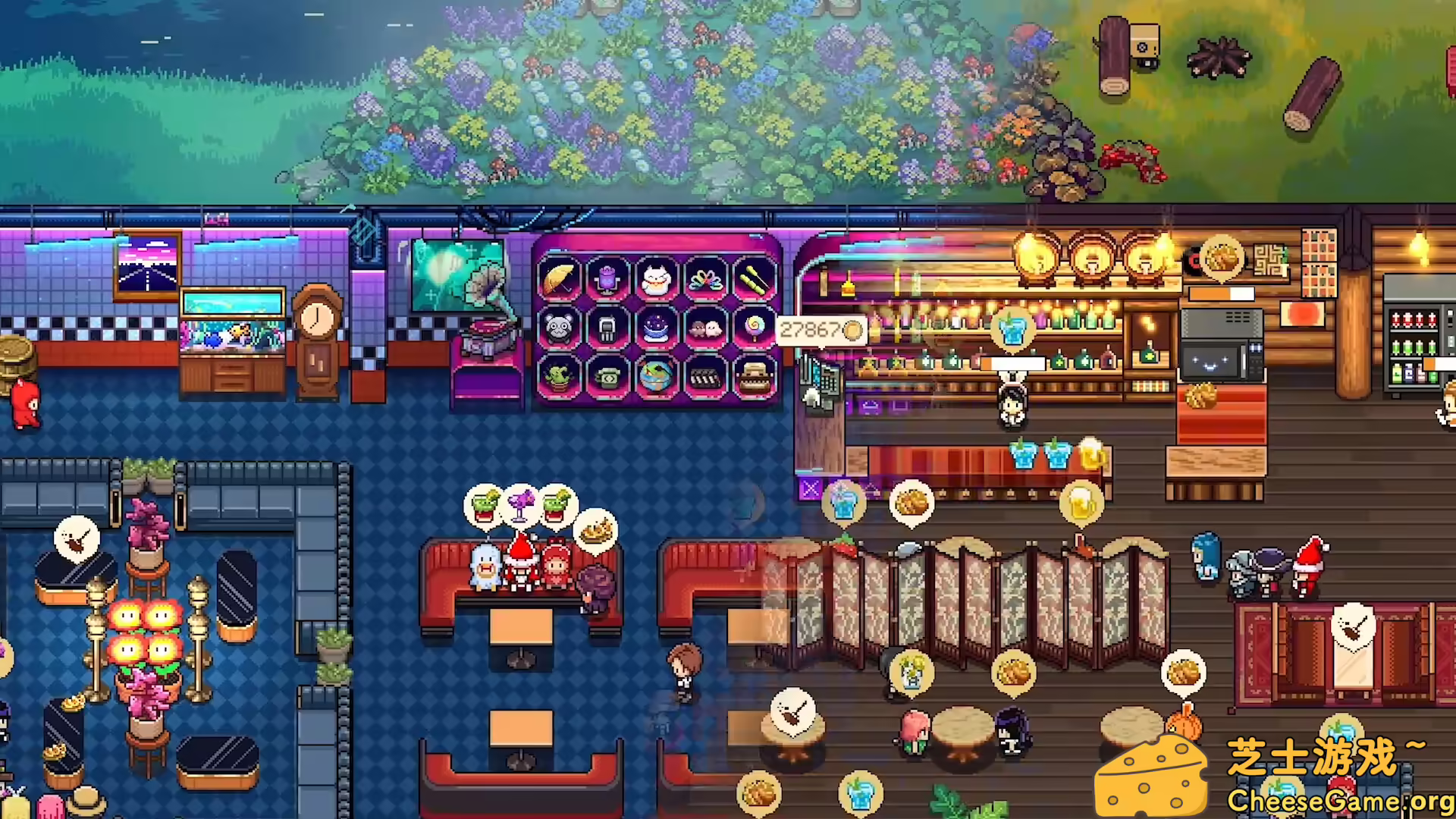Click the ghost pair item on the shelf
The height and width of the screenshot is (819, 1456).
pyautogui.click(x=707, y=328)
